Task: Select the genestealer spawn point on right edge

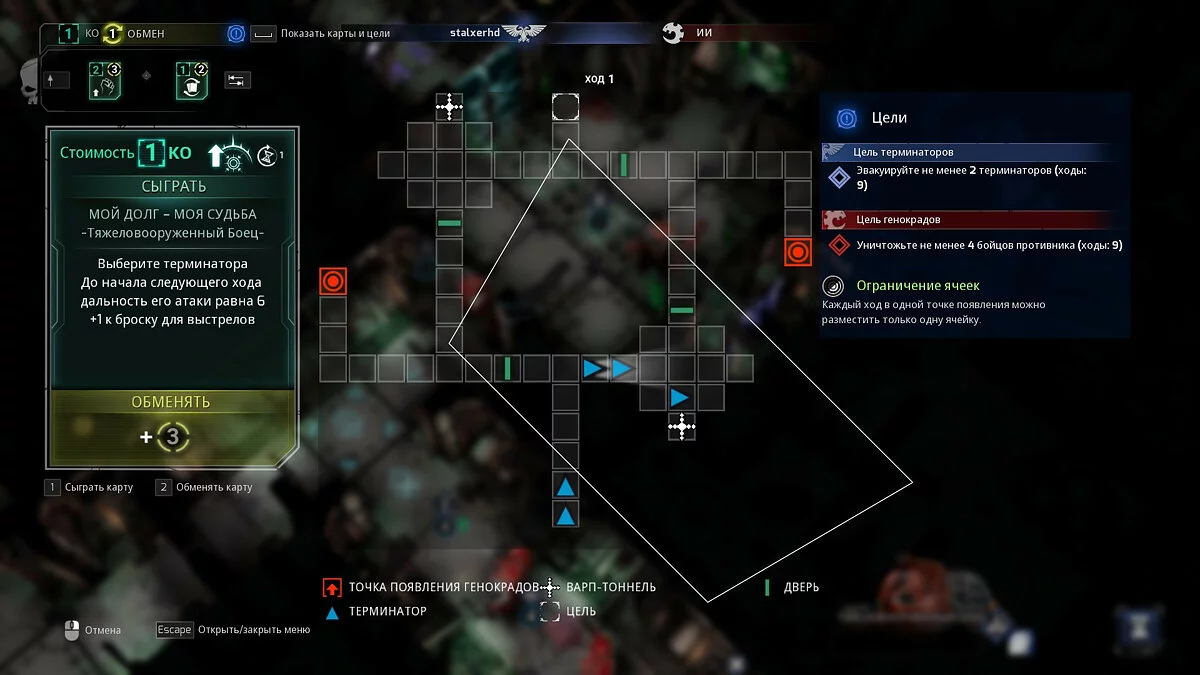Action: (797, 252)
